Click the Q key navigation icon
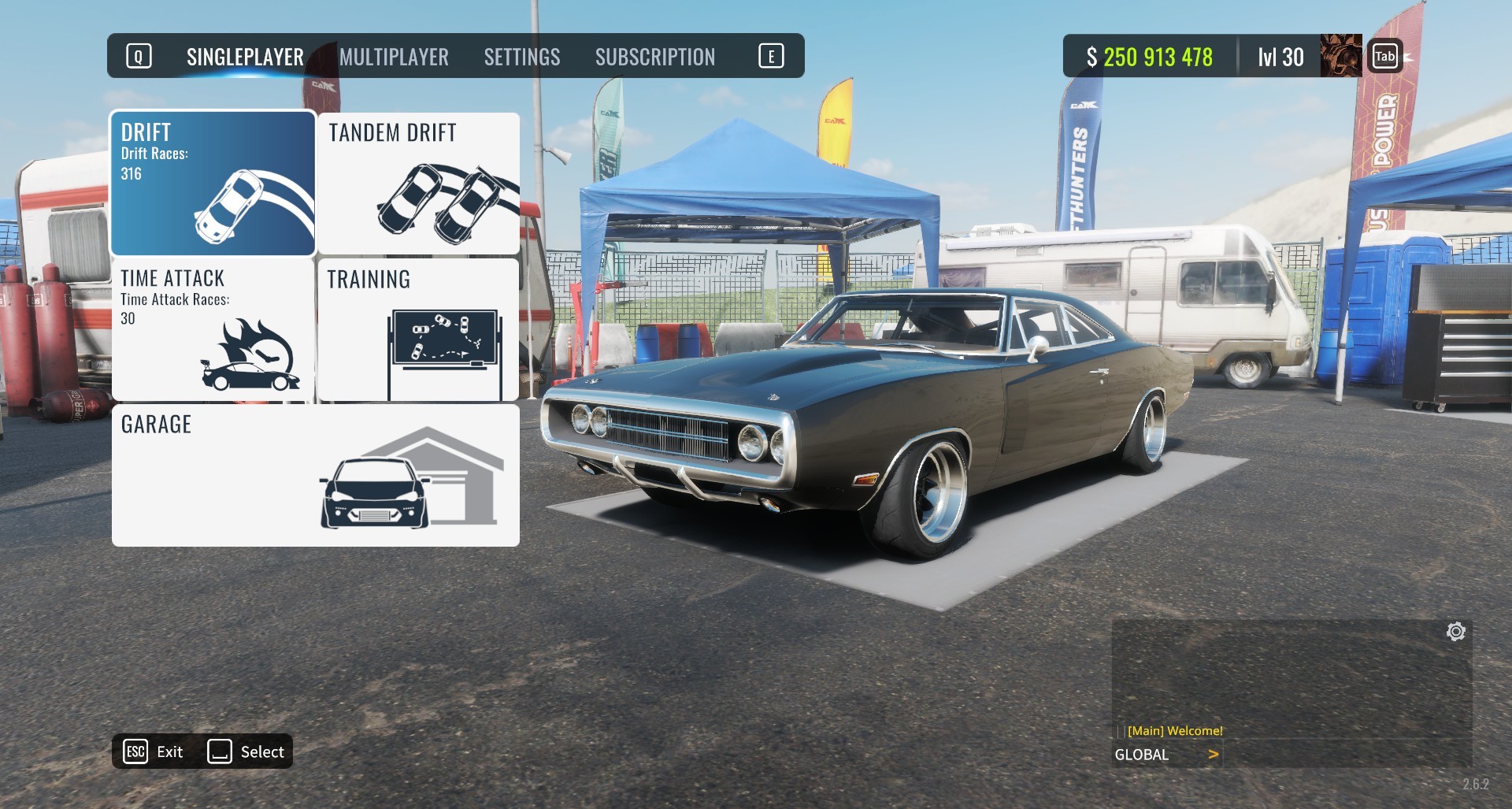 coord(139,56)
